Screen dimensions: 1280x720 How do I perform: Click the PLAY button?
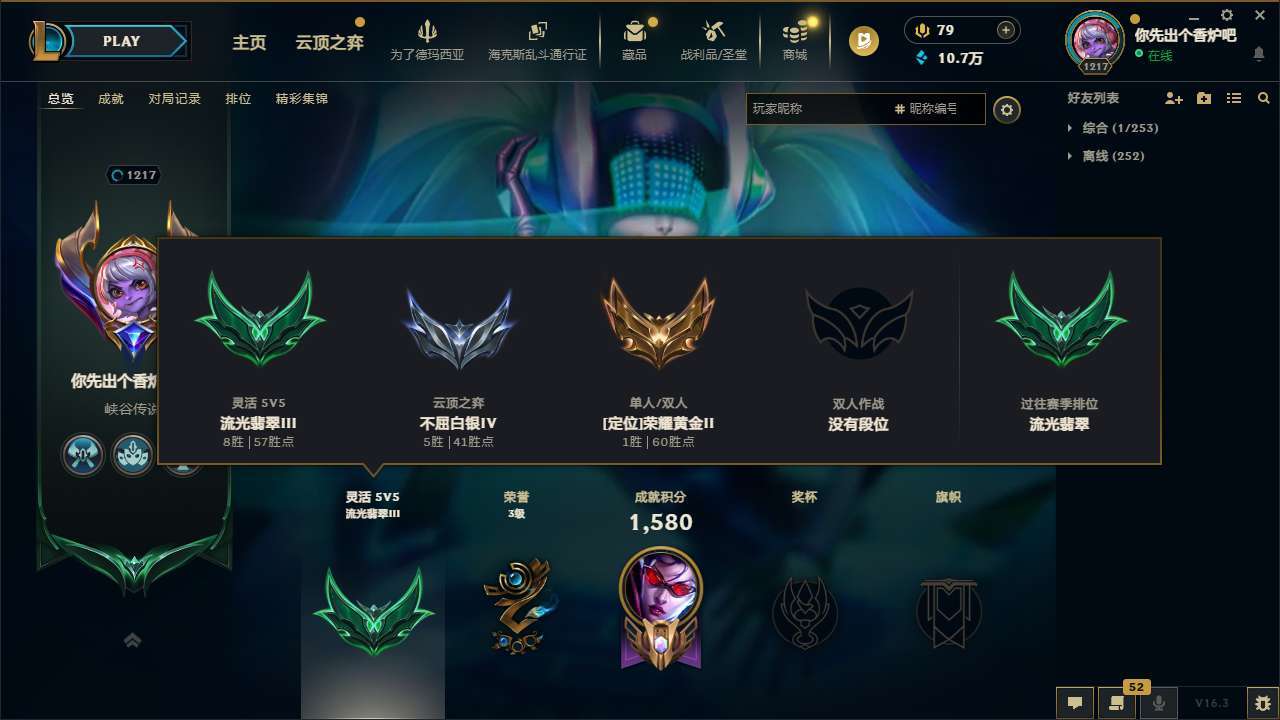pos(122,41)
